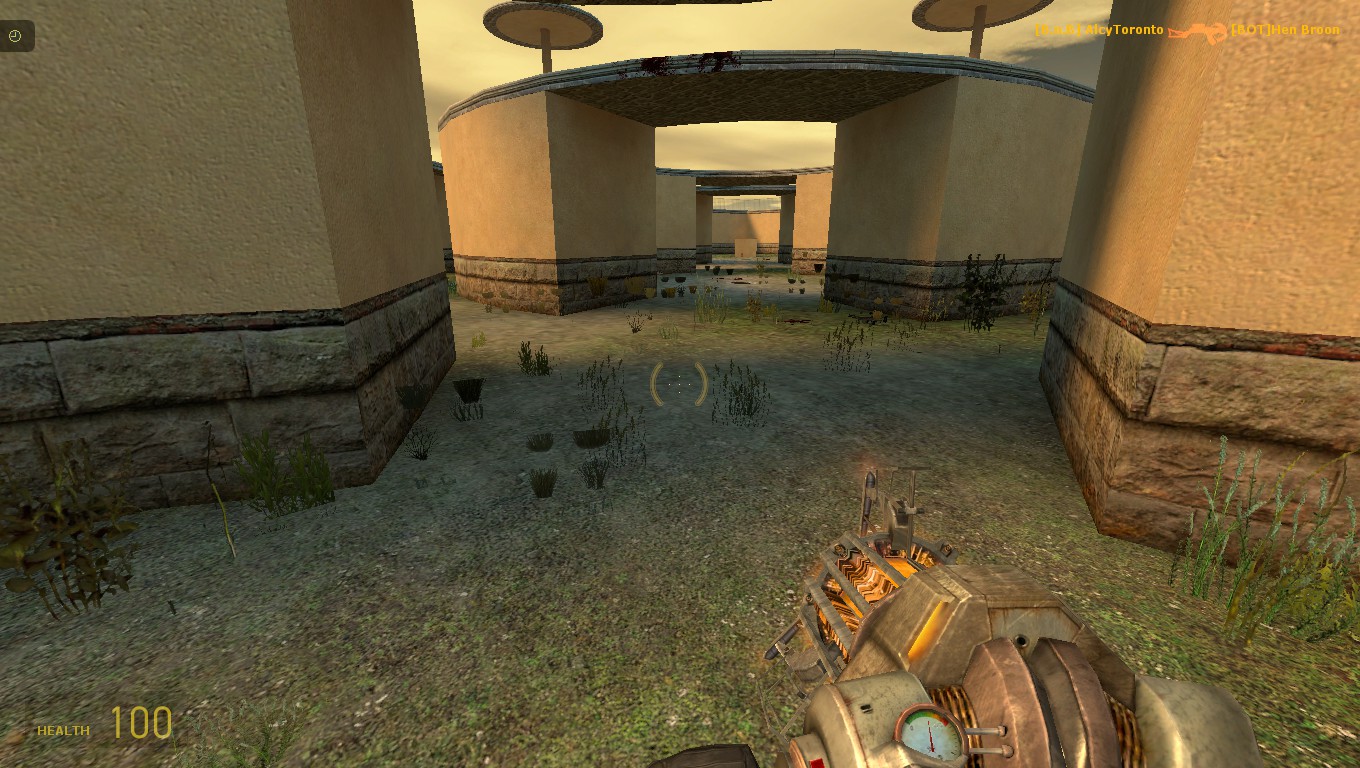The image size is (1360, 768).
Task: Click the 100 health value readout
Action: click(143, 722)
